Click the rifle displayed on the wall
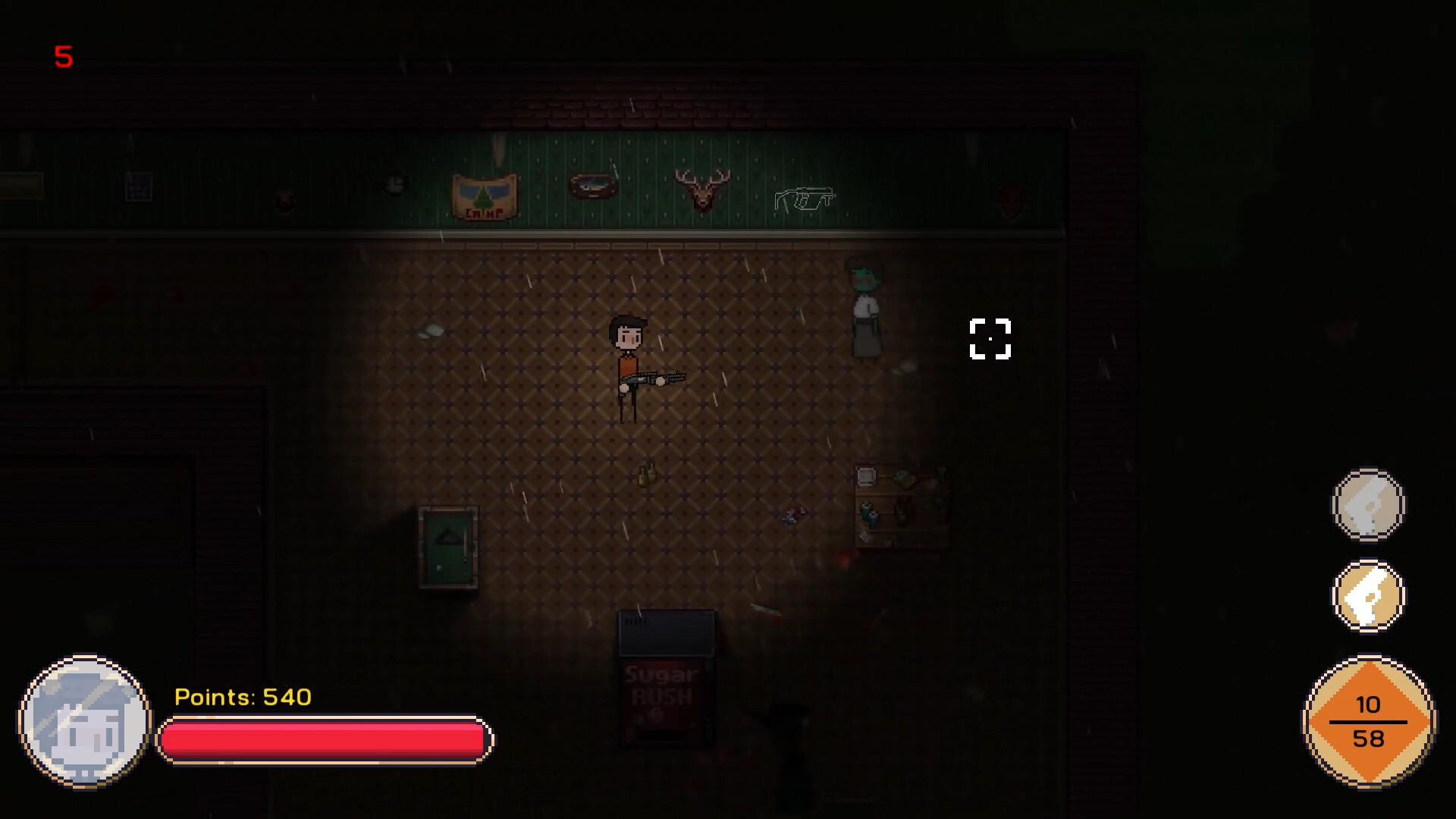The height and width of the screenshot is (819, 1456). click(804, 199)
